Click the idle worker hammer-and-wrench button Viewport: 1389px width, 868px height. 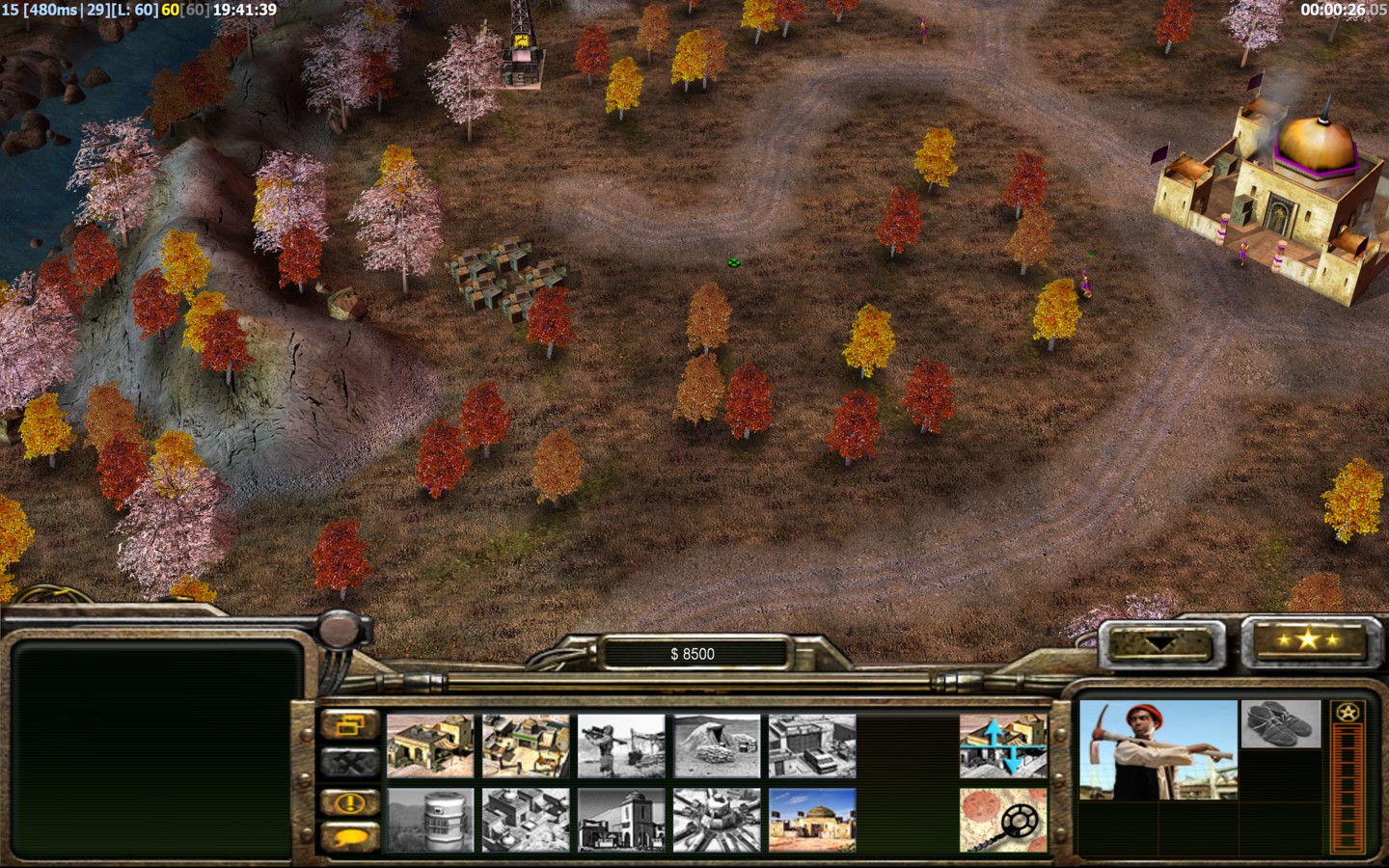click(x=349, y=762)
